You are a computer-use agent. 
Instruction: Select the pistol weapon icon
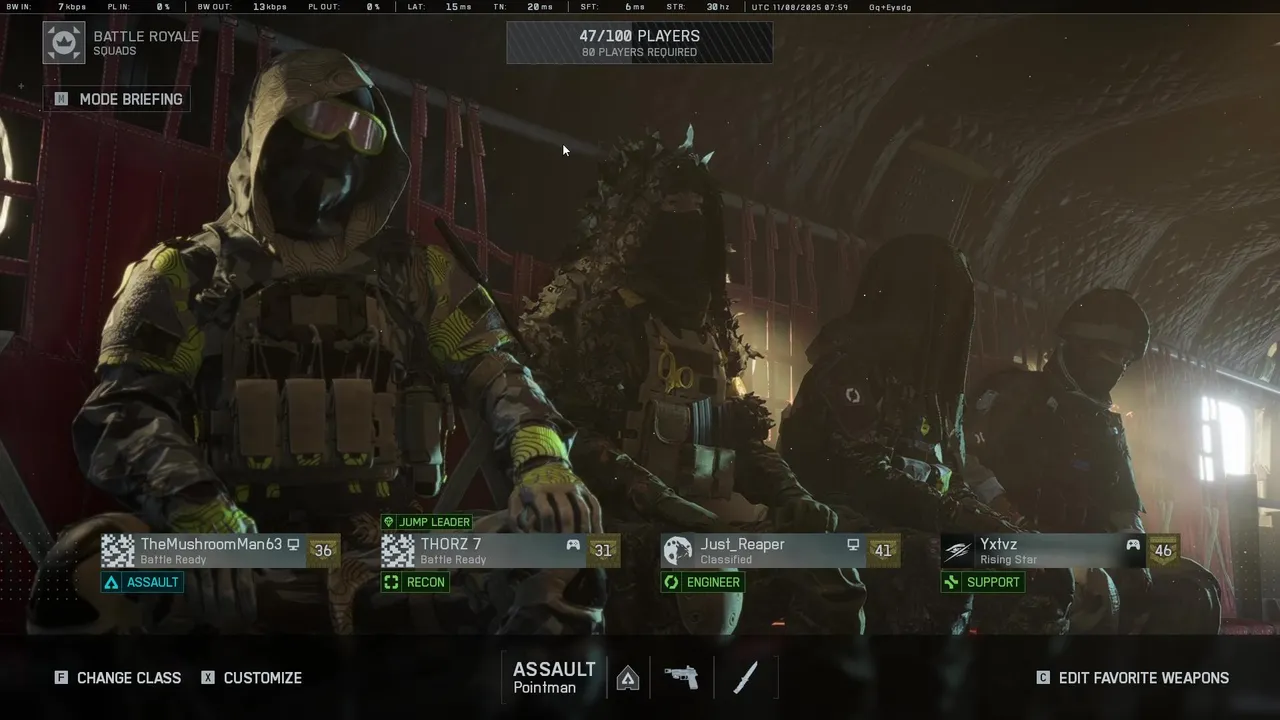681,678
